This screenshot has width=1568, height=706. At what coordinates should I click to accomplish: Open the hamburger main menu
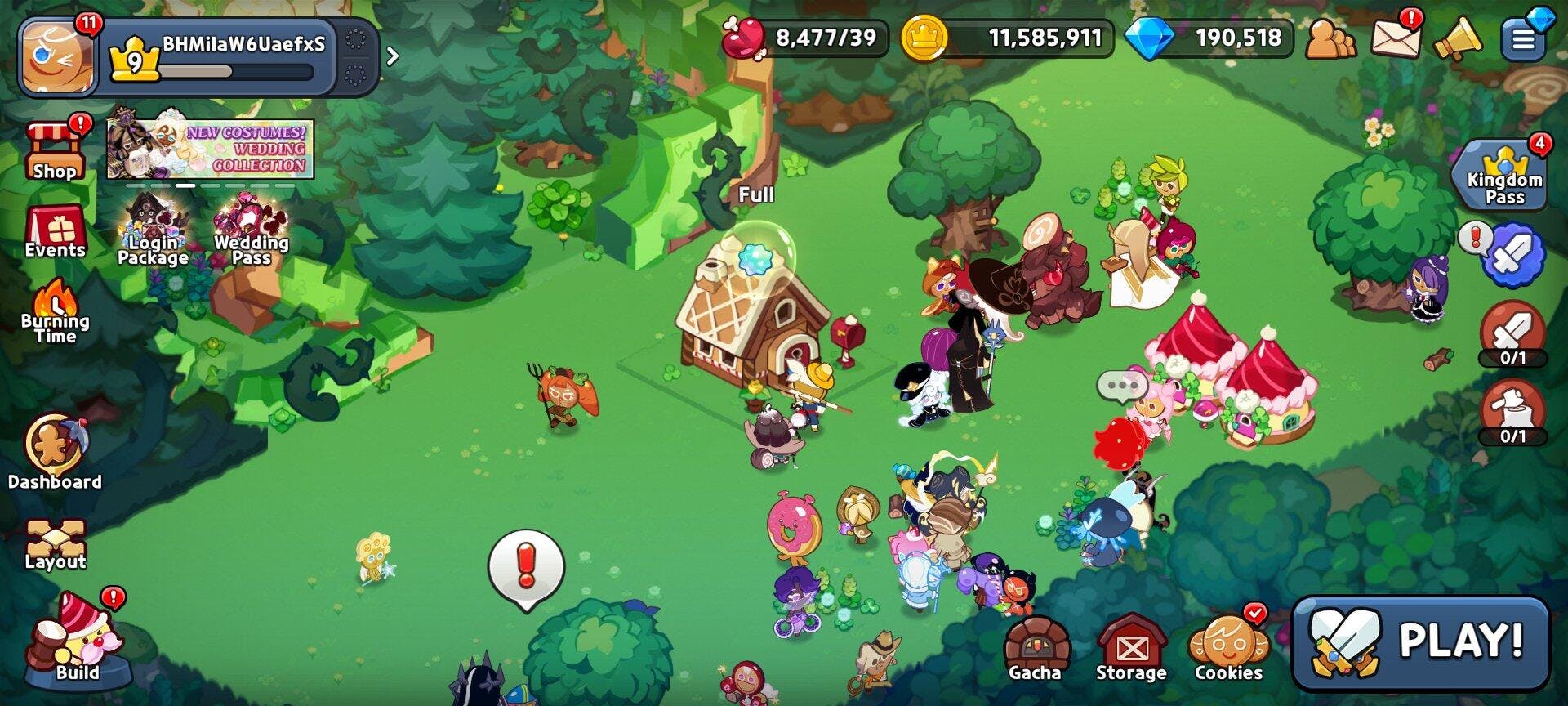point(1523,38)
